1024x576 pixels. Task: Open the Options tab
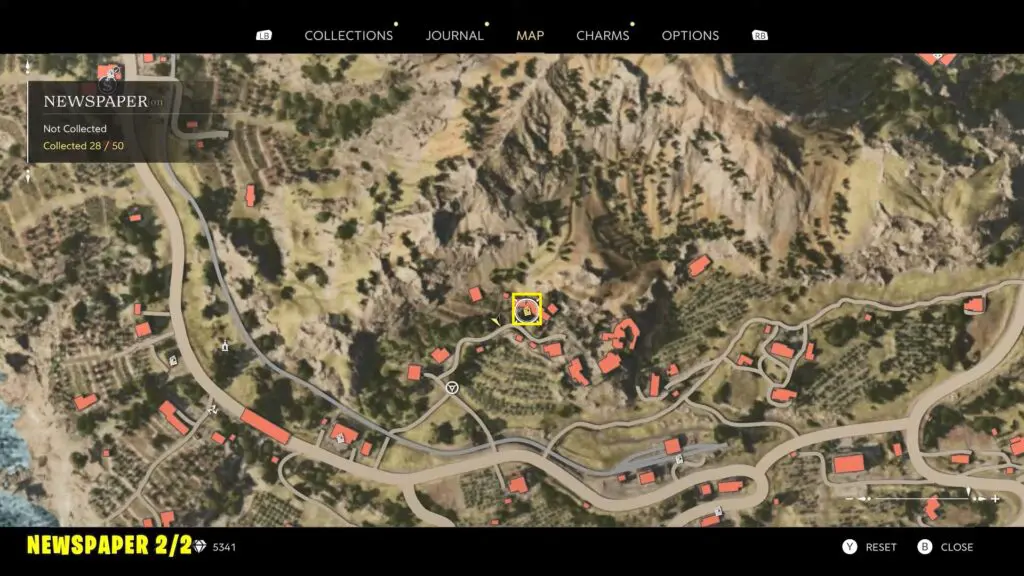coord(690,35)
